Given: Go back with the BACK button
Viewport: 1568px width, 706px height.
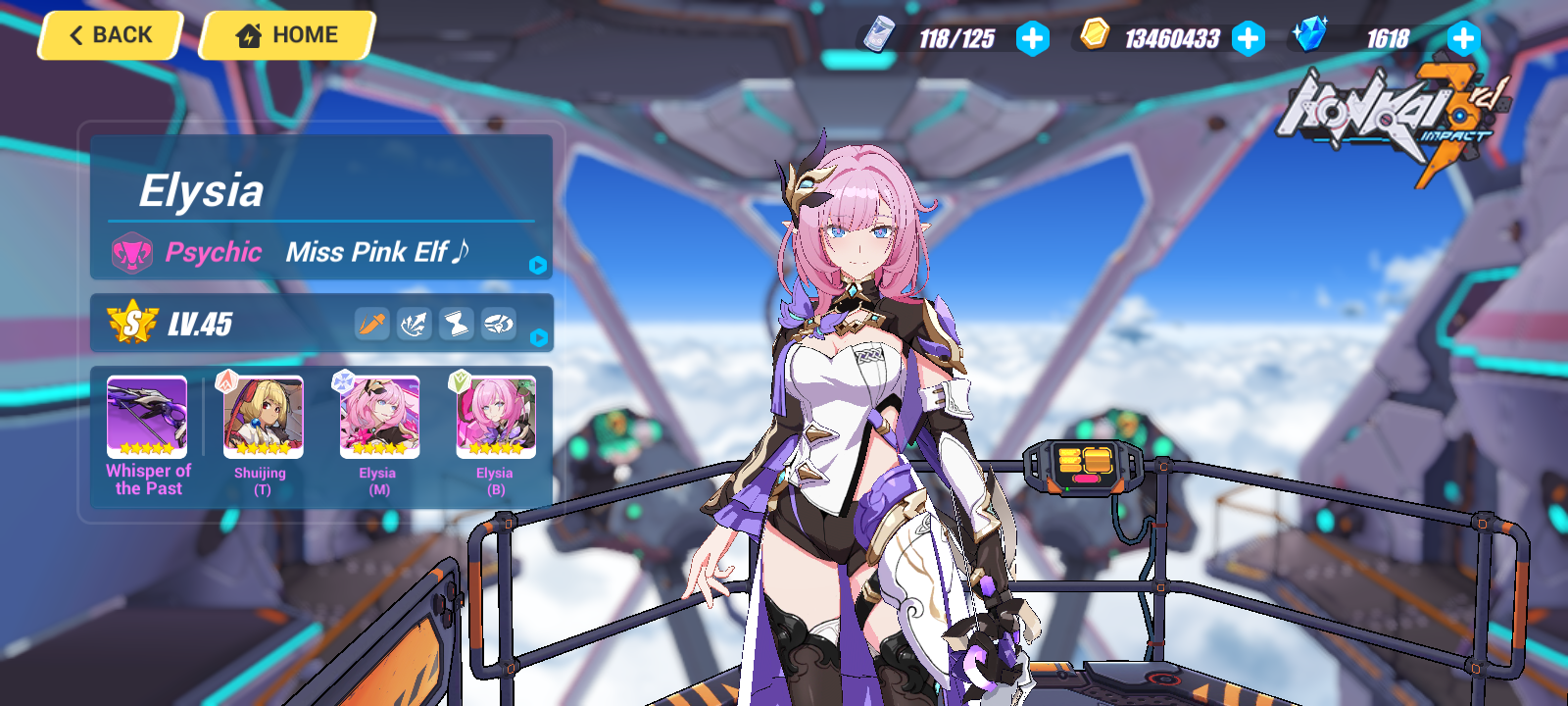Looking at the screenshot, I should pyautogui.click(x=111, y=35).
